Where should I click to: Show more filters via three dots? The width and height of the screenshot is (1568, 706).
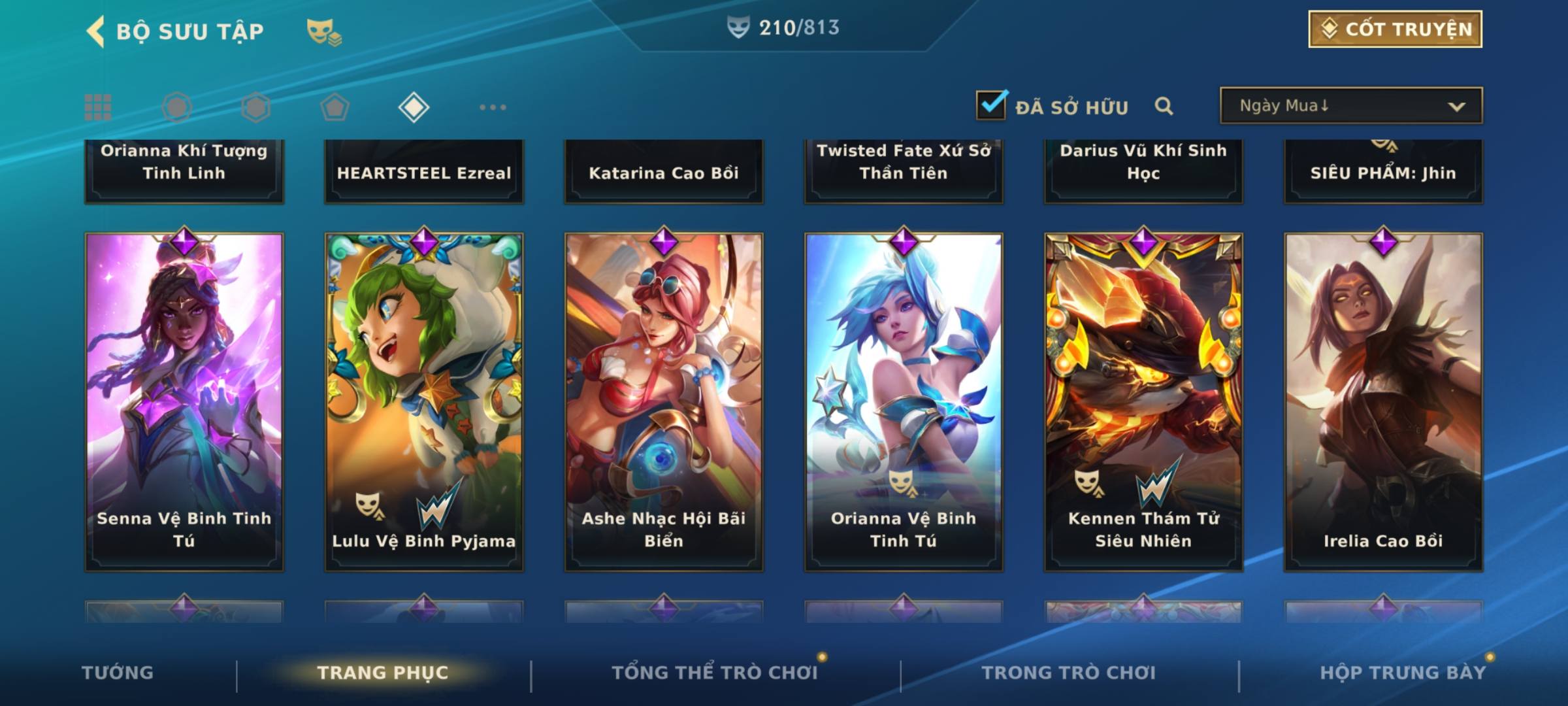click(493, 107)
